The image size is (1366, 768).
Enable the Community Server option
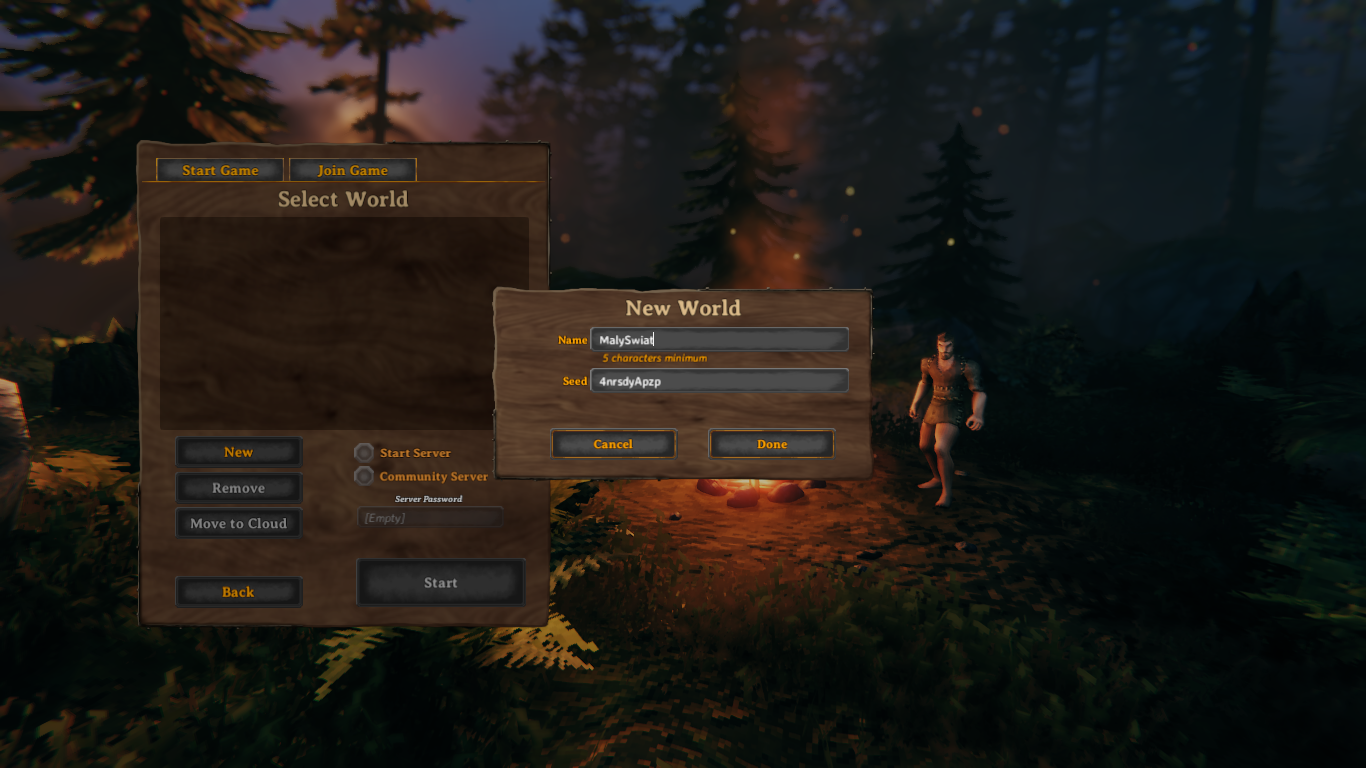coord(365,477)
